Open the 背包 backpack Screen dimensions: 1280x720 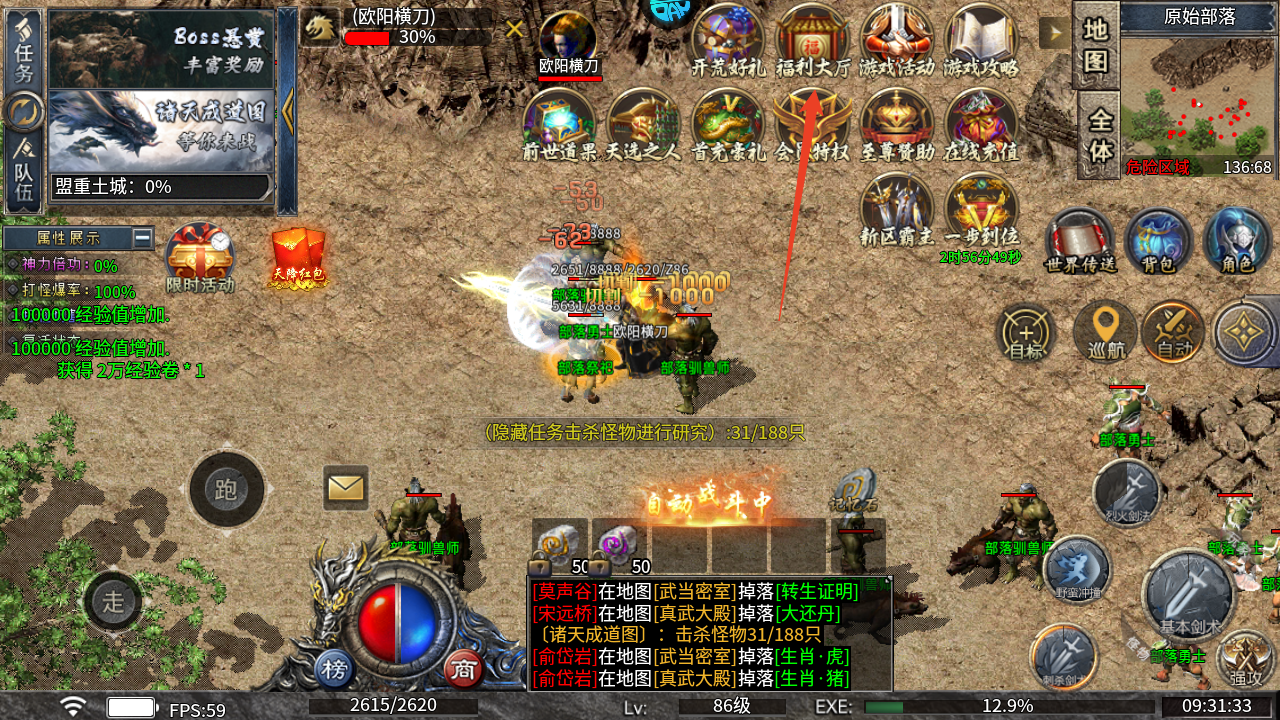1158,242
